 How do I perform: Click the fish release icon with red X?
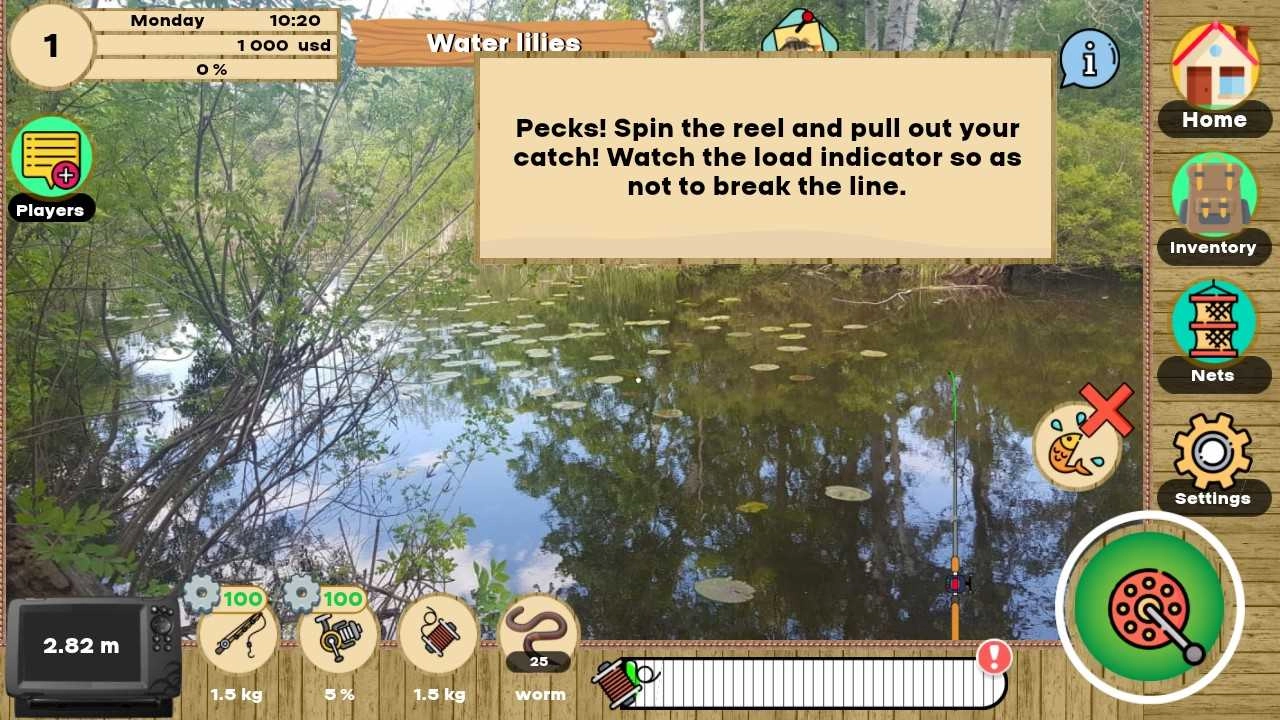[x=1077, y=445]
